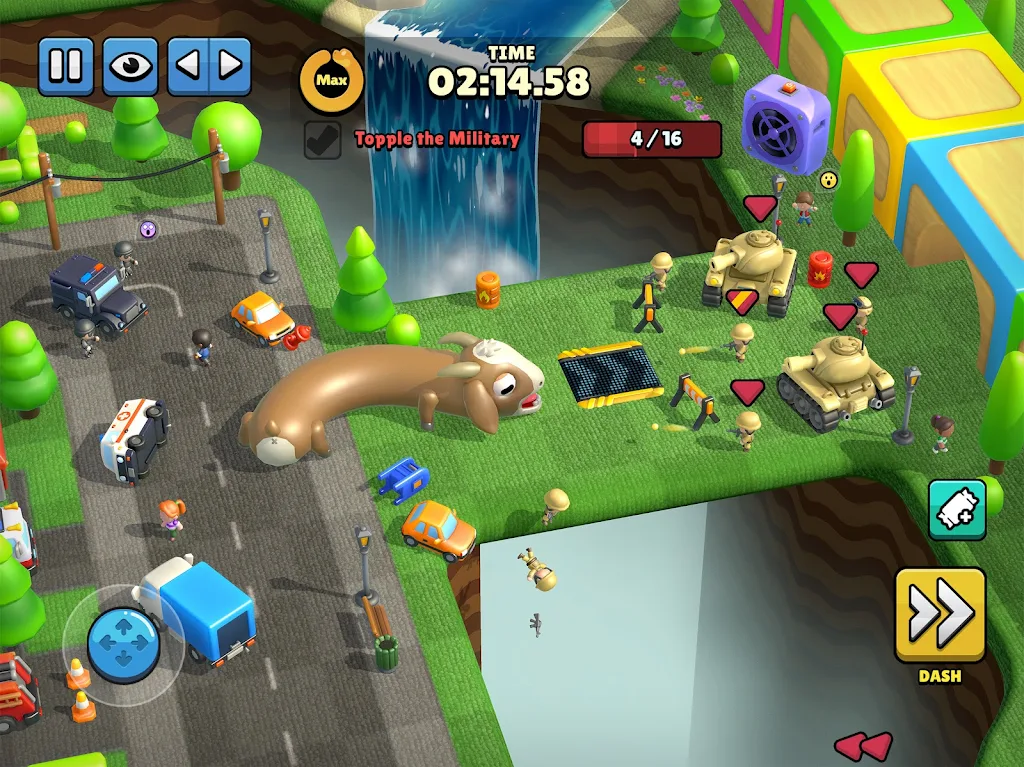The image size is (1024, 767).
Task: Pause the game
Action: (66, 66)
